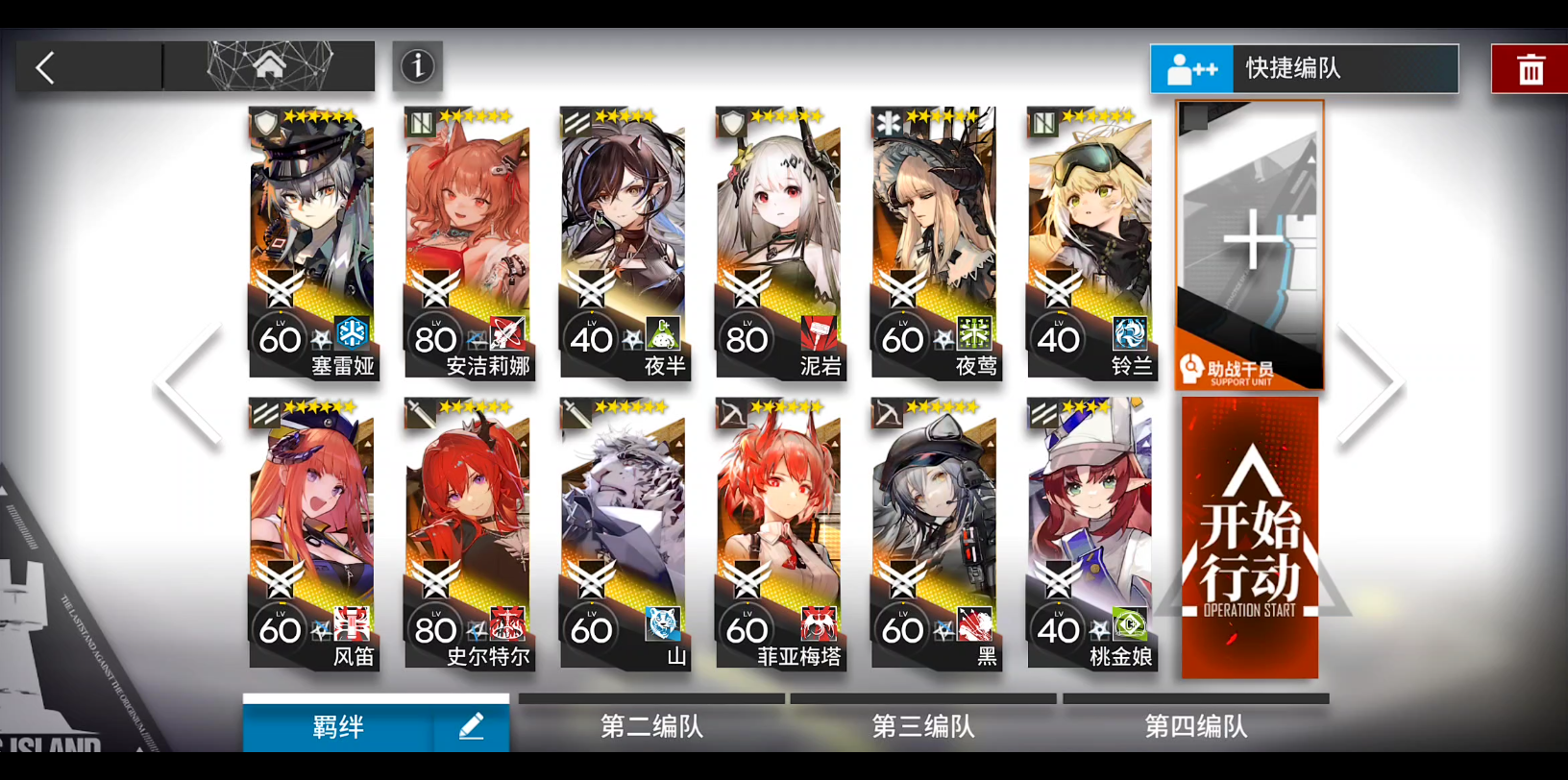
Task: Choose the 史尔特尔 operator card
Action: 468,533
